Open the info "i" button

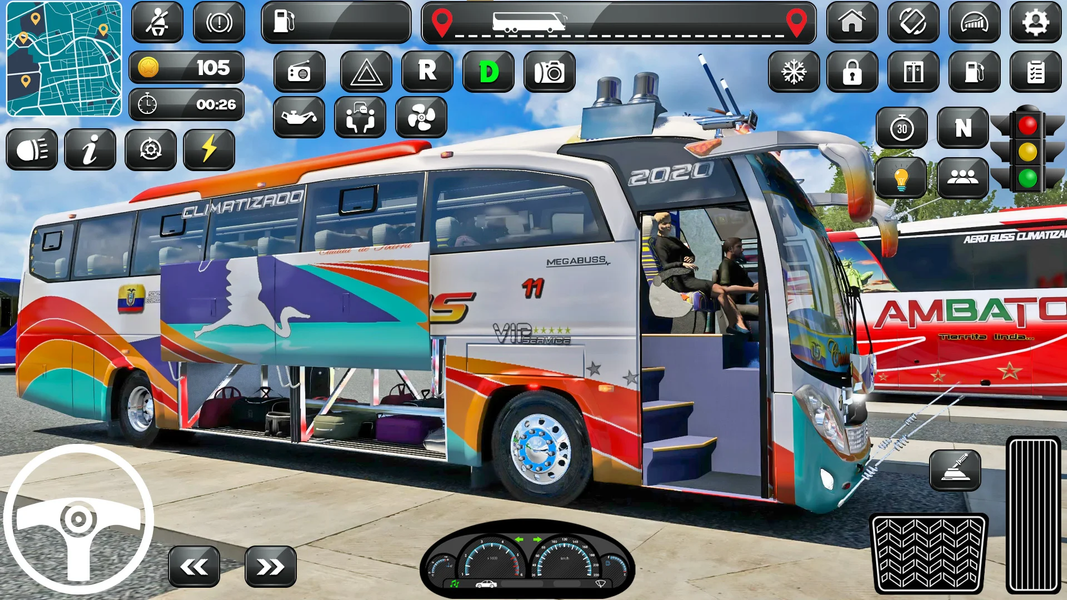(x=90, y=150)
